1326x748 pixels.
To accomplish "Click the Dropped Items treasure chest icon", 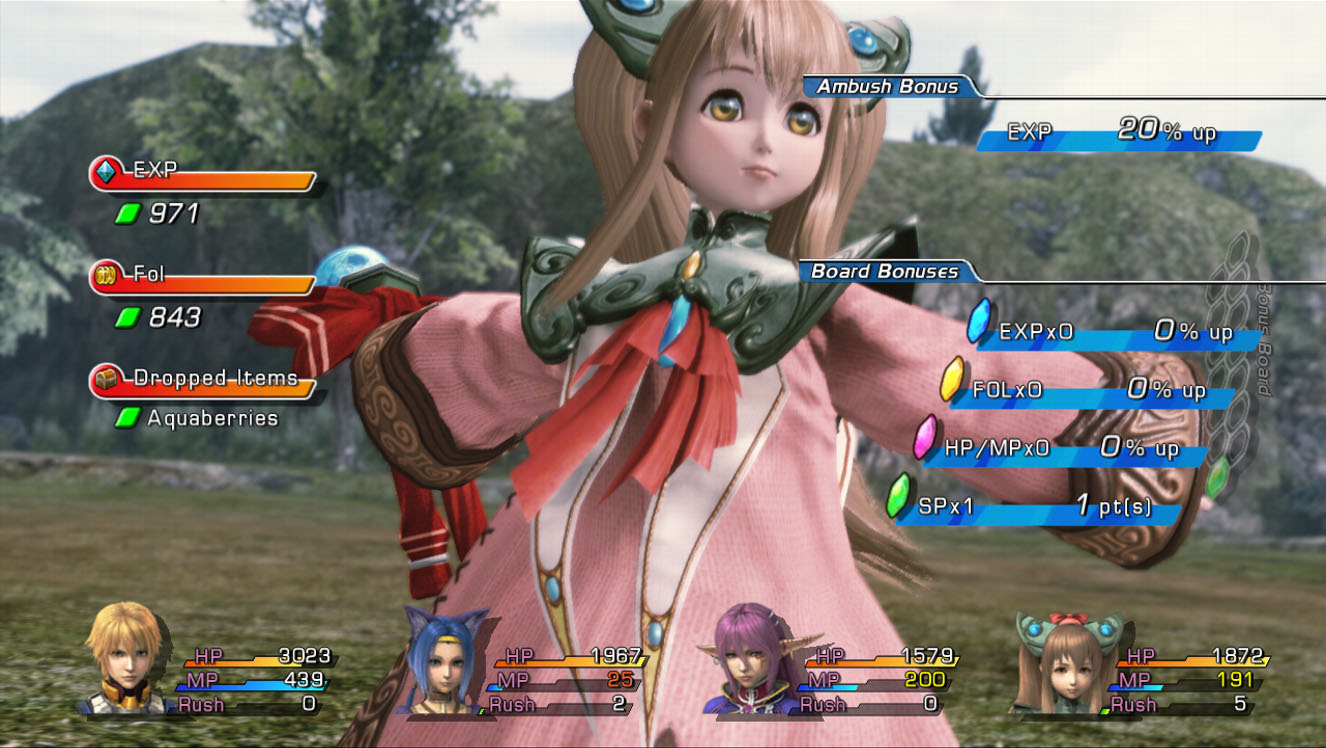I will click(105, 380).
